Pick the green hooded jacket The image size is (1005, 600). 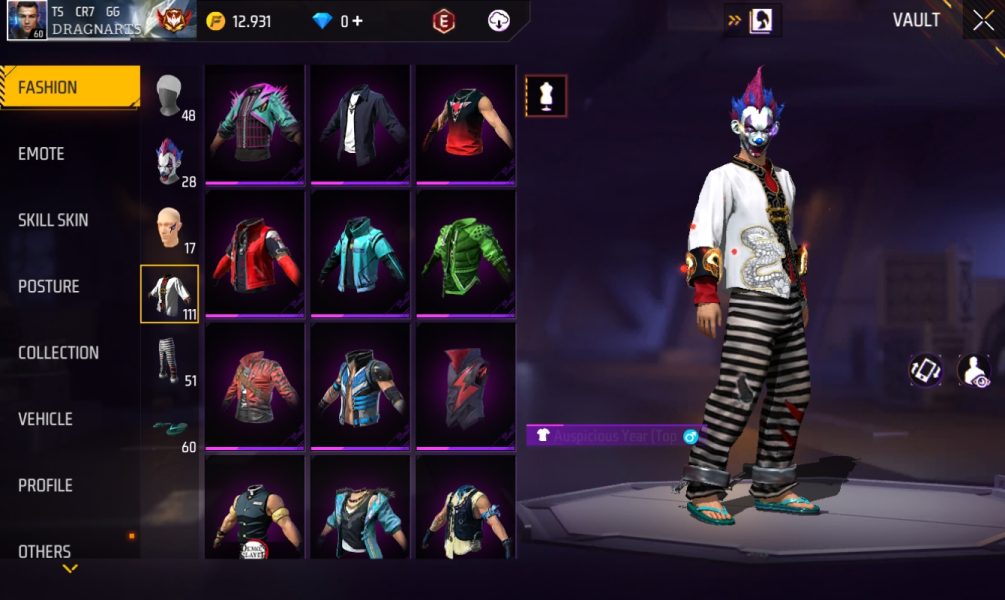tap(465, 255)
